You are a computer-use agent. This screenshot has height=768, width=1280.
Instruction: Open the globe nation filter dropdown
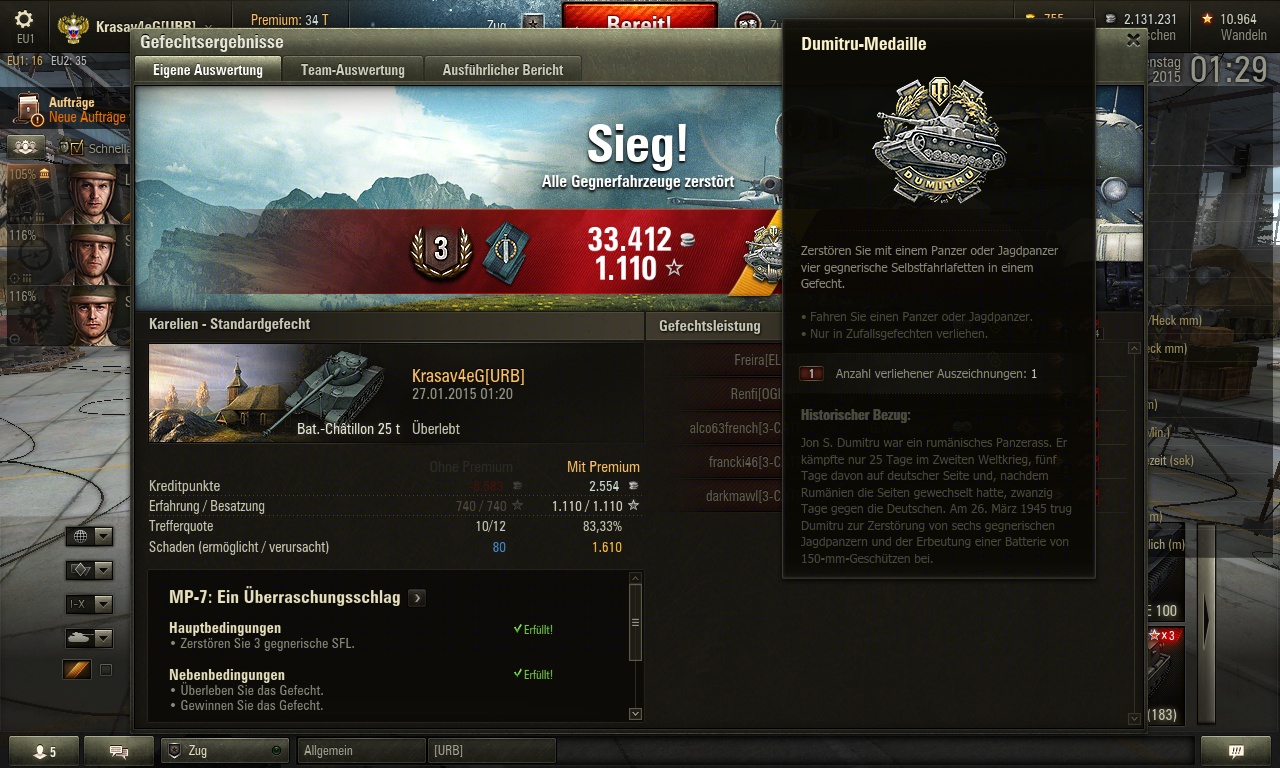89,537
